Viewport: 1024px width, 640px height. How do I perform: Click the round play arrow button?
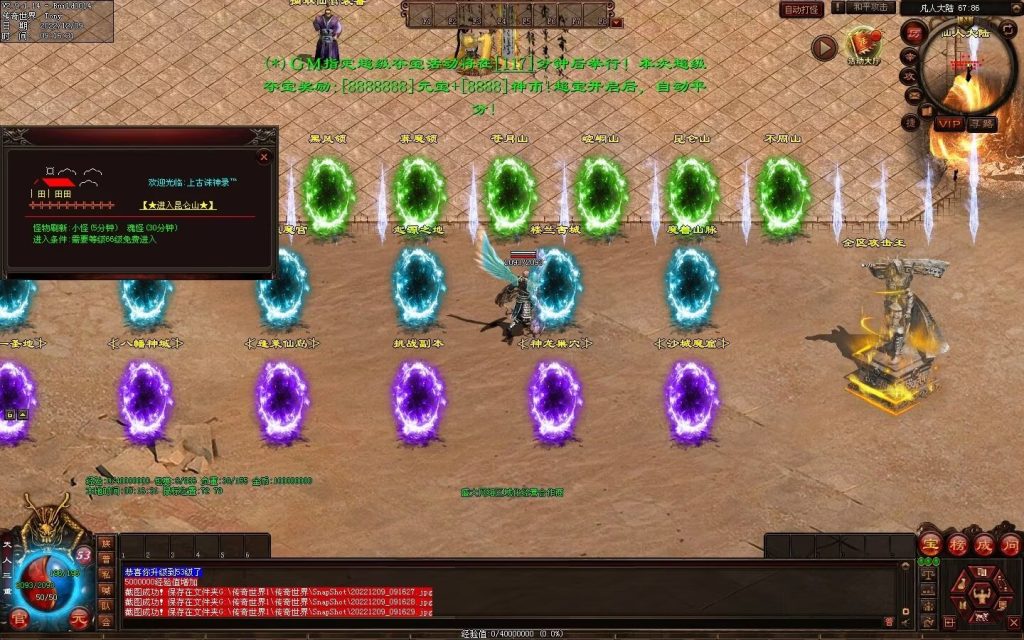coord(824,47)
